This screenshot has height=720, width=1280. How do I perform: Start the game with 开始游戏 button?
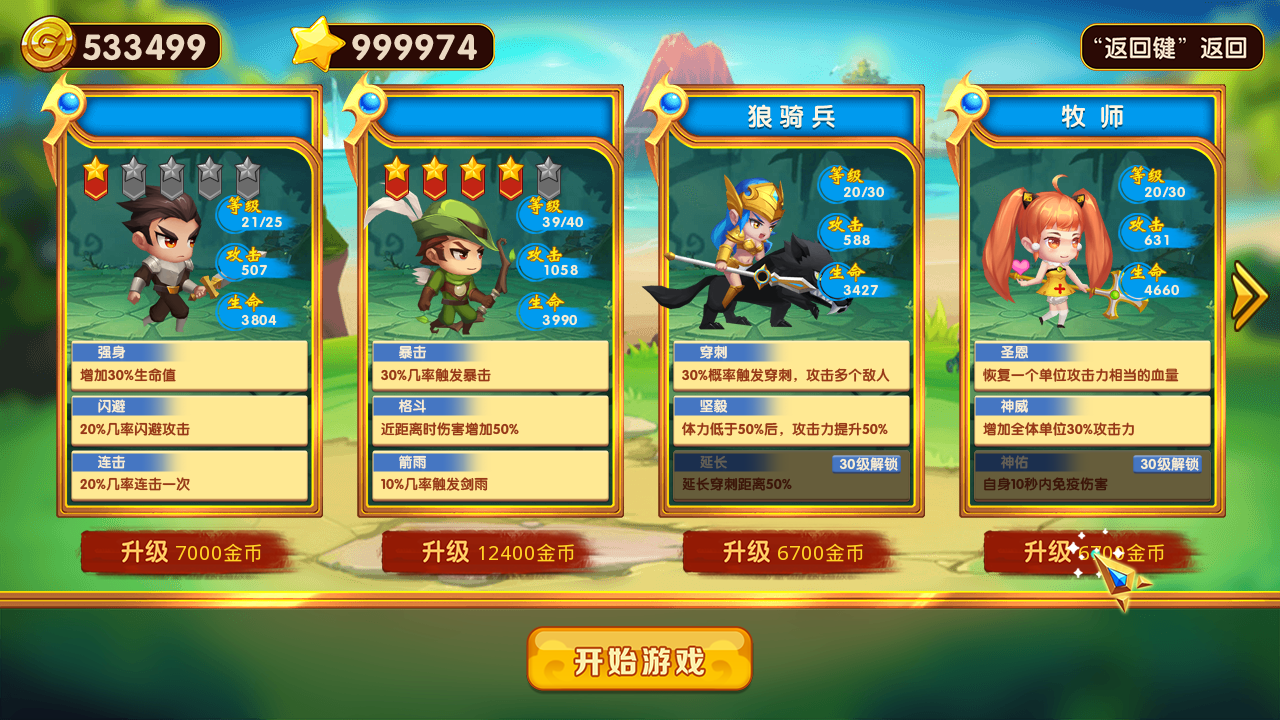(639, 659)
